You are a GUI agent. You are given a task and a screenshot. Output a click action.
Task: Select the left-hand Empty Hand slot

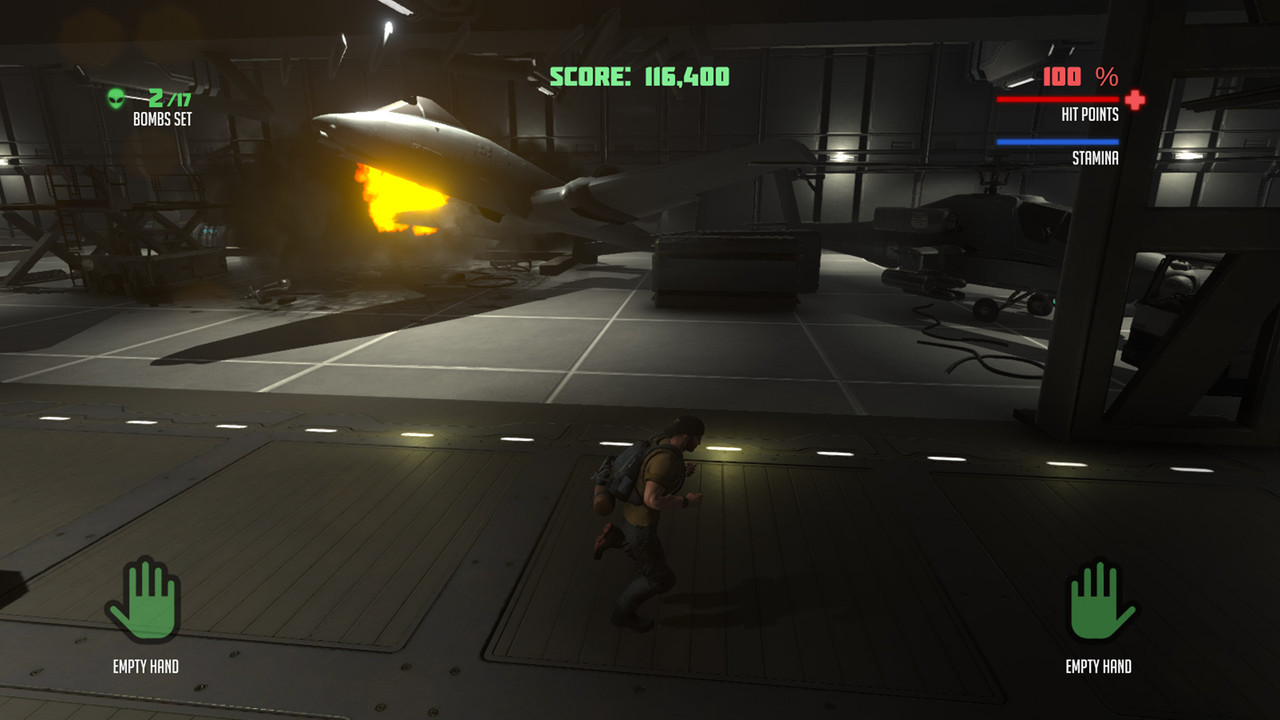143,600
